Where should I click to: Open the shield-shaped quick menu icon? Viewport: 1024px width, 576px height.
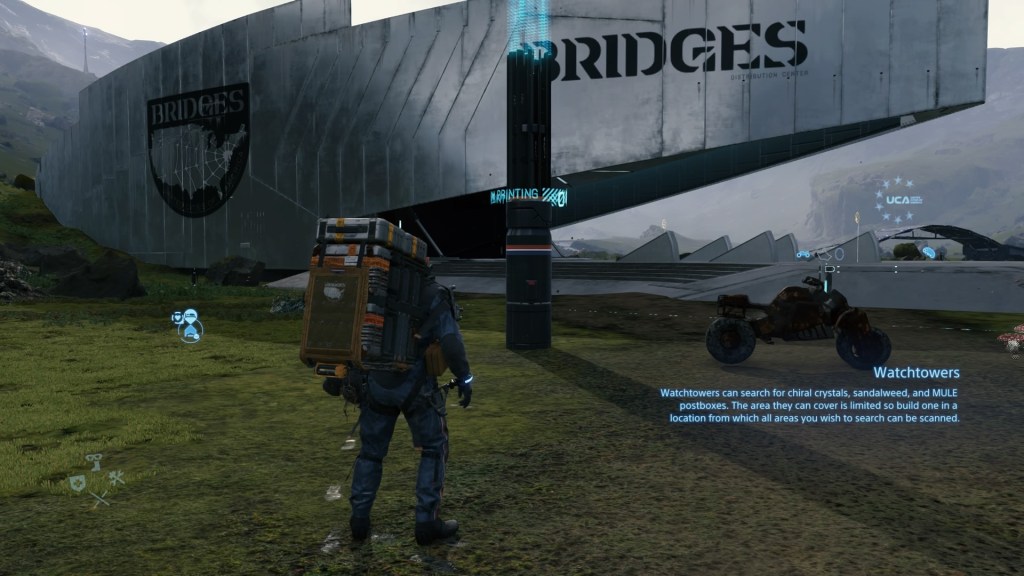click(x=77, y=481)
